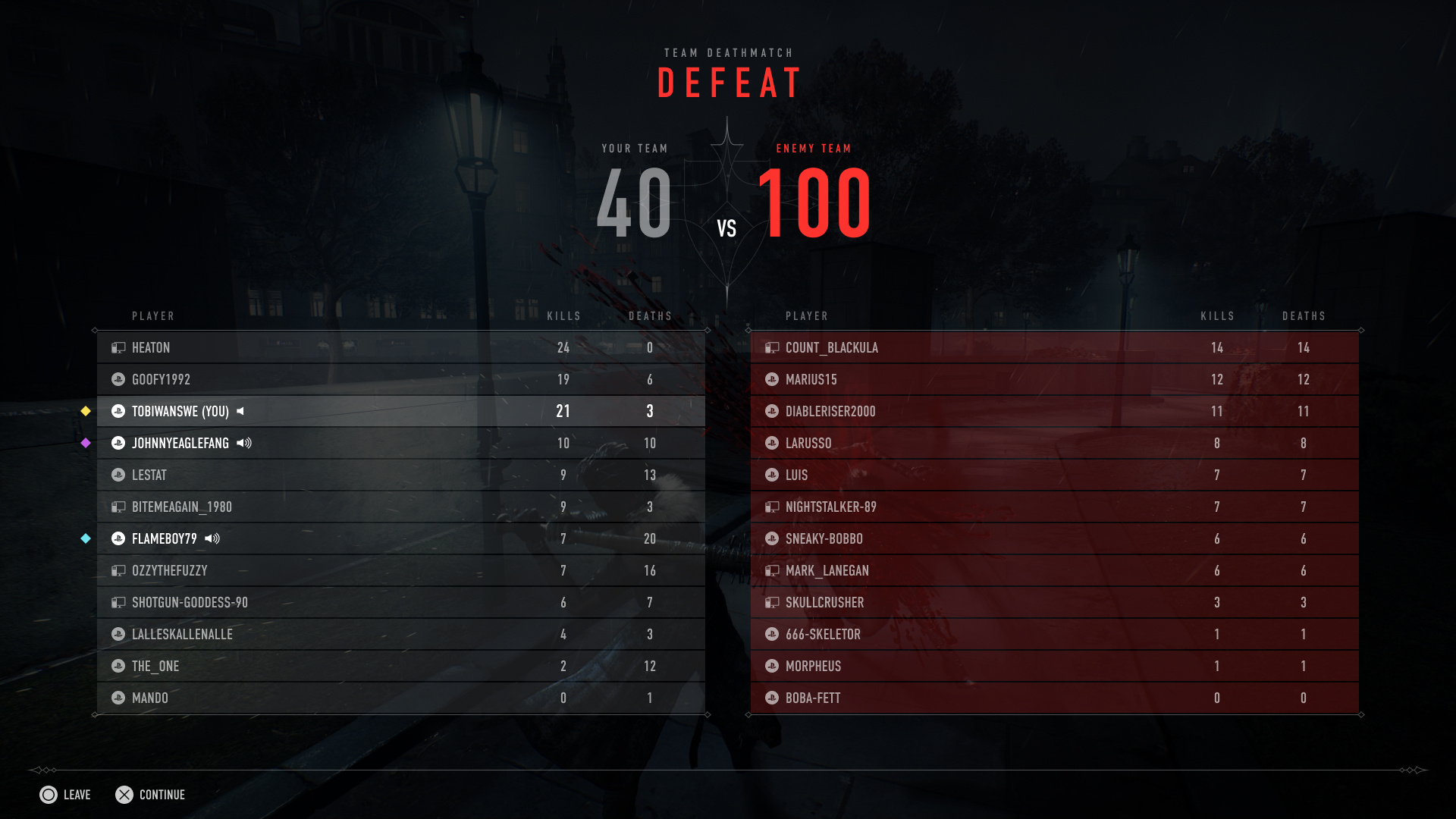Toggle FLAMEBOY79's speaker icon
Image resolution: width=1456 pixels, height=819 pixels.
coord(212,539)
